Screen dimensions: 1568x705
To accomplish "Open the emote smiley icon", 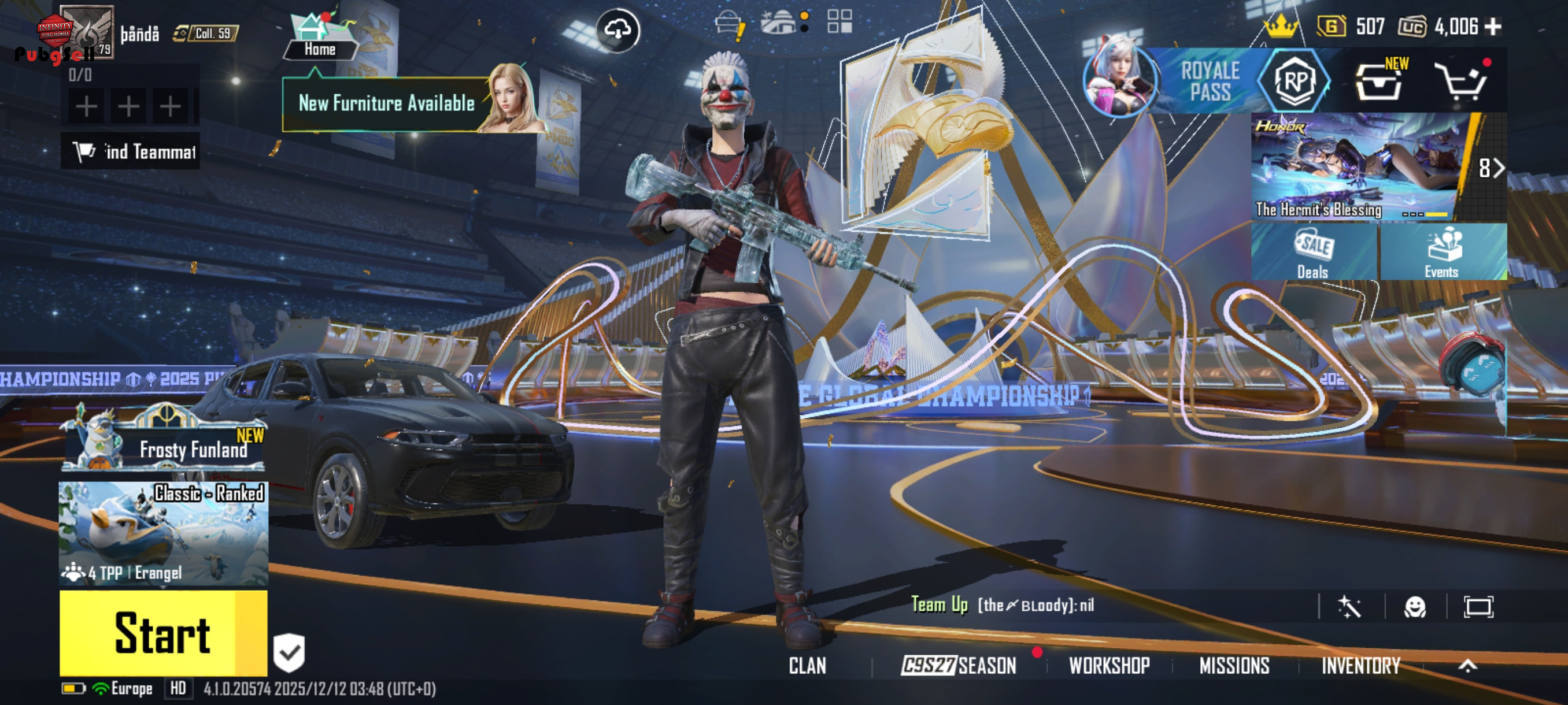I will click(1415, 606).
